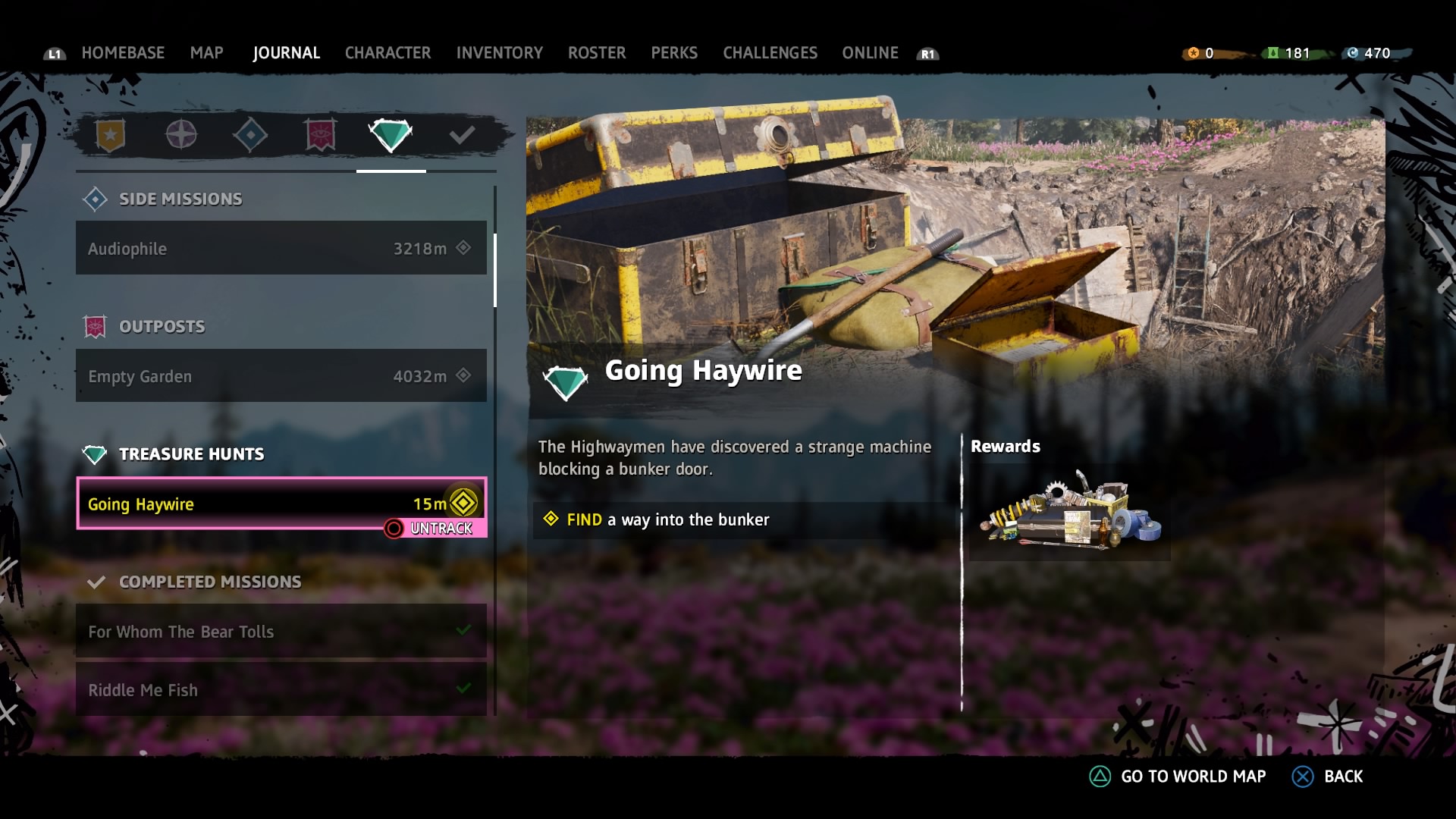Select the side missions diamond icon
Viewport: 1456px width, 819px height.
[x=252, y=135]
